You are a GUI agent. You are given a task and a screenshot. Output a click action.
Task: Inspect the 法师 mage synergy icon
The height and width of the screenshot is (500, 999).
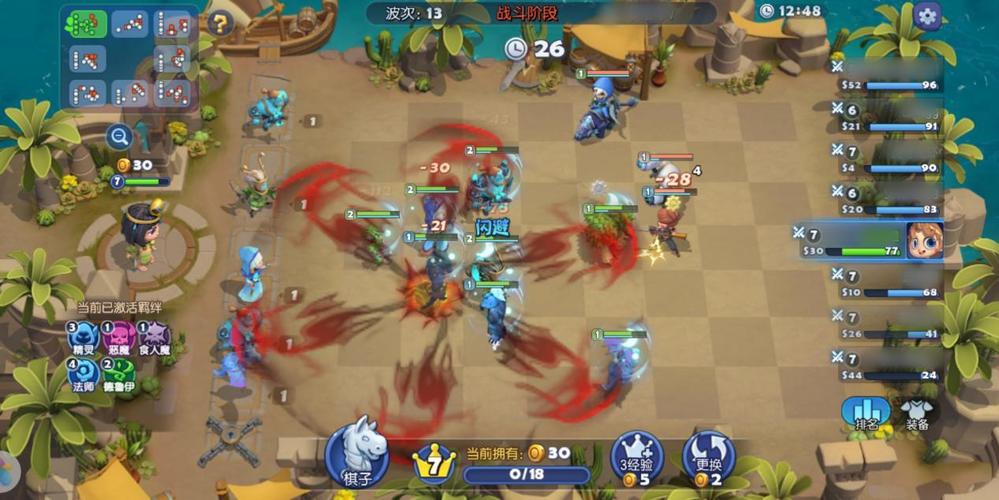[84, 374]
